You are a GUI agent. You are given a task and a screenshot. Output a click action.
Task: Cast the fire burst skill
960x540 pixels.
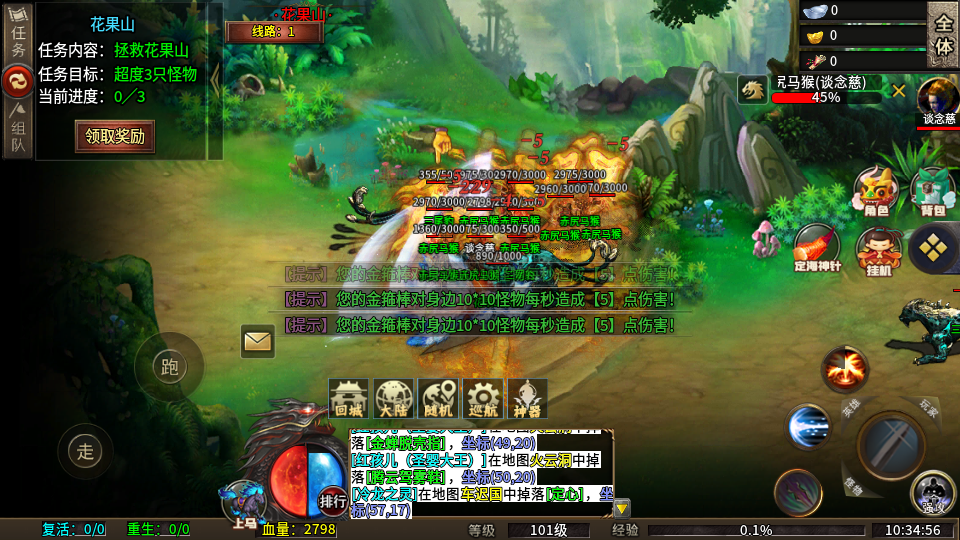[845, 369]
